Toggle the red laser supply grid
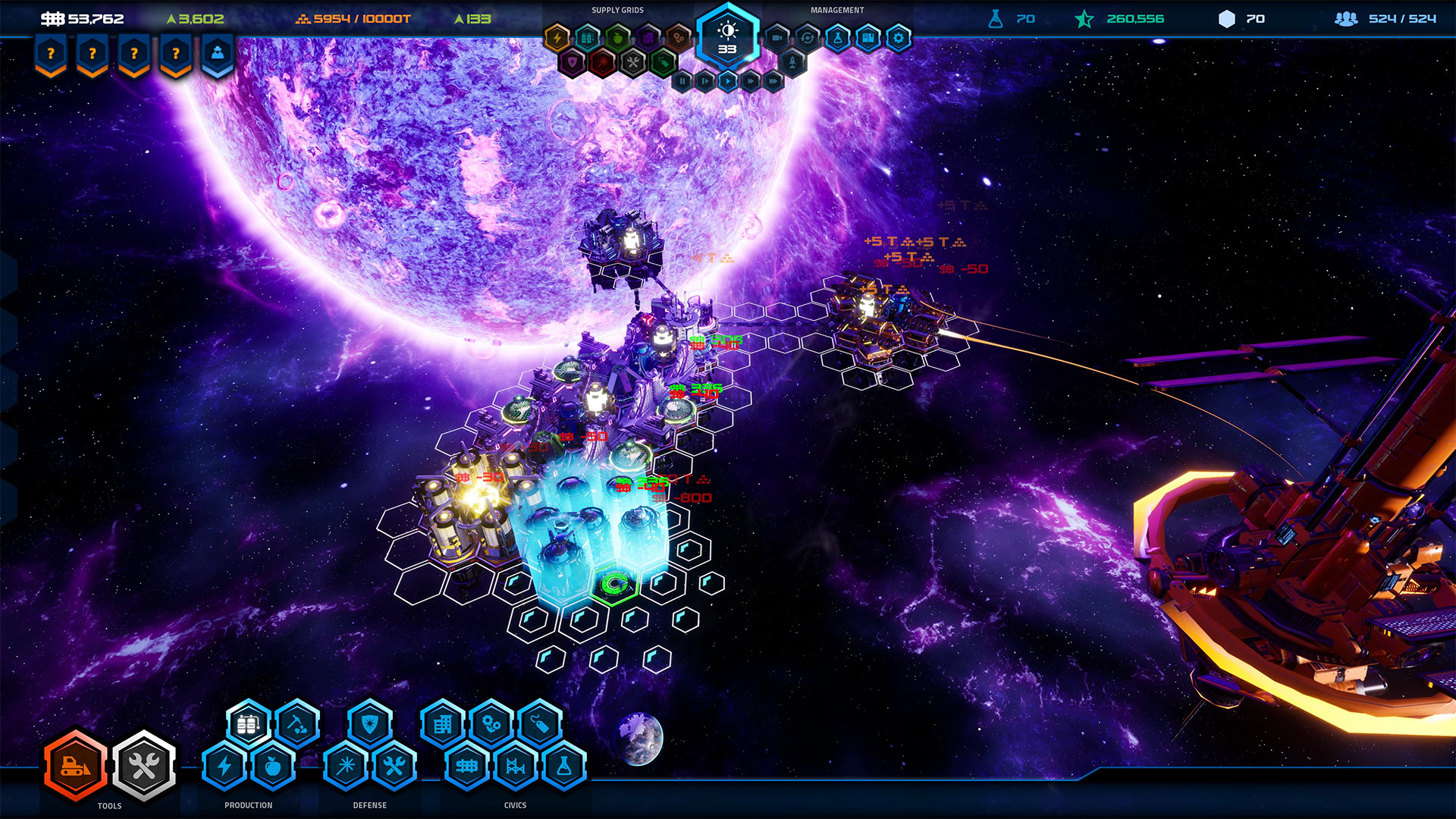This screenshot has width=1456, height=819. [603, 62]
